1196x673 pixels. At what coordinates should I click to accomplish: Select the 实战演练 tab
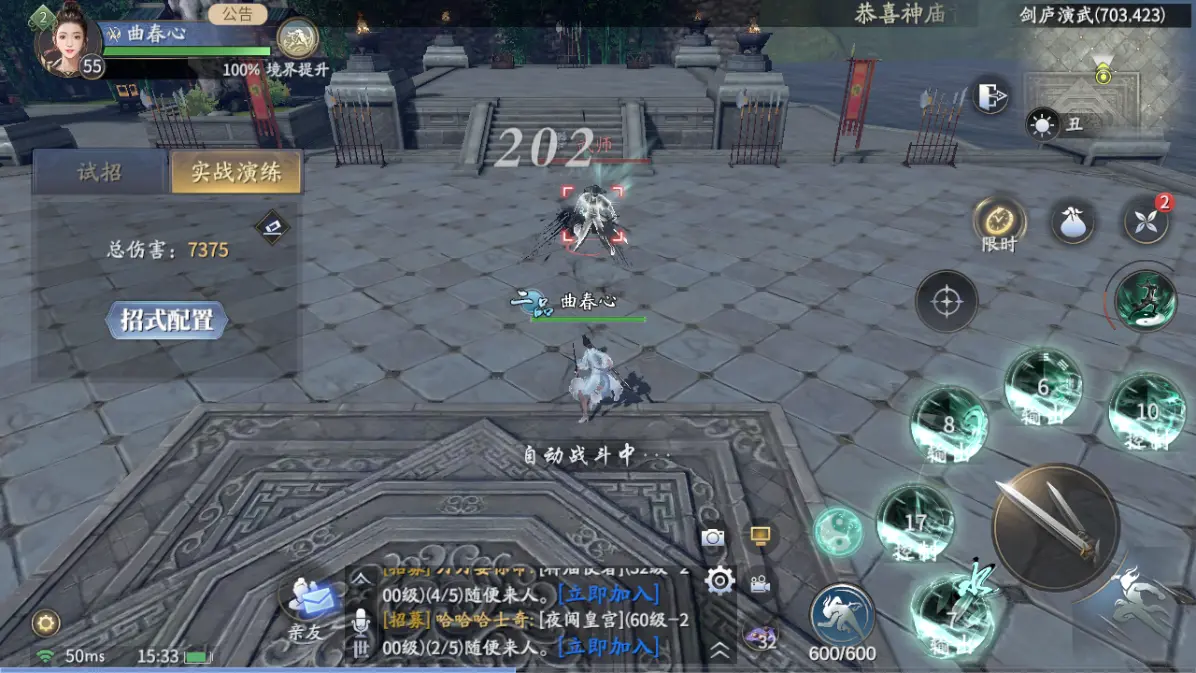(235, 172)
